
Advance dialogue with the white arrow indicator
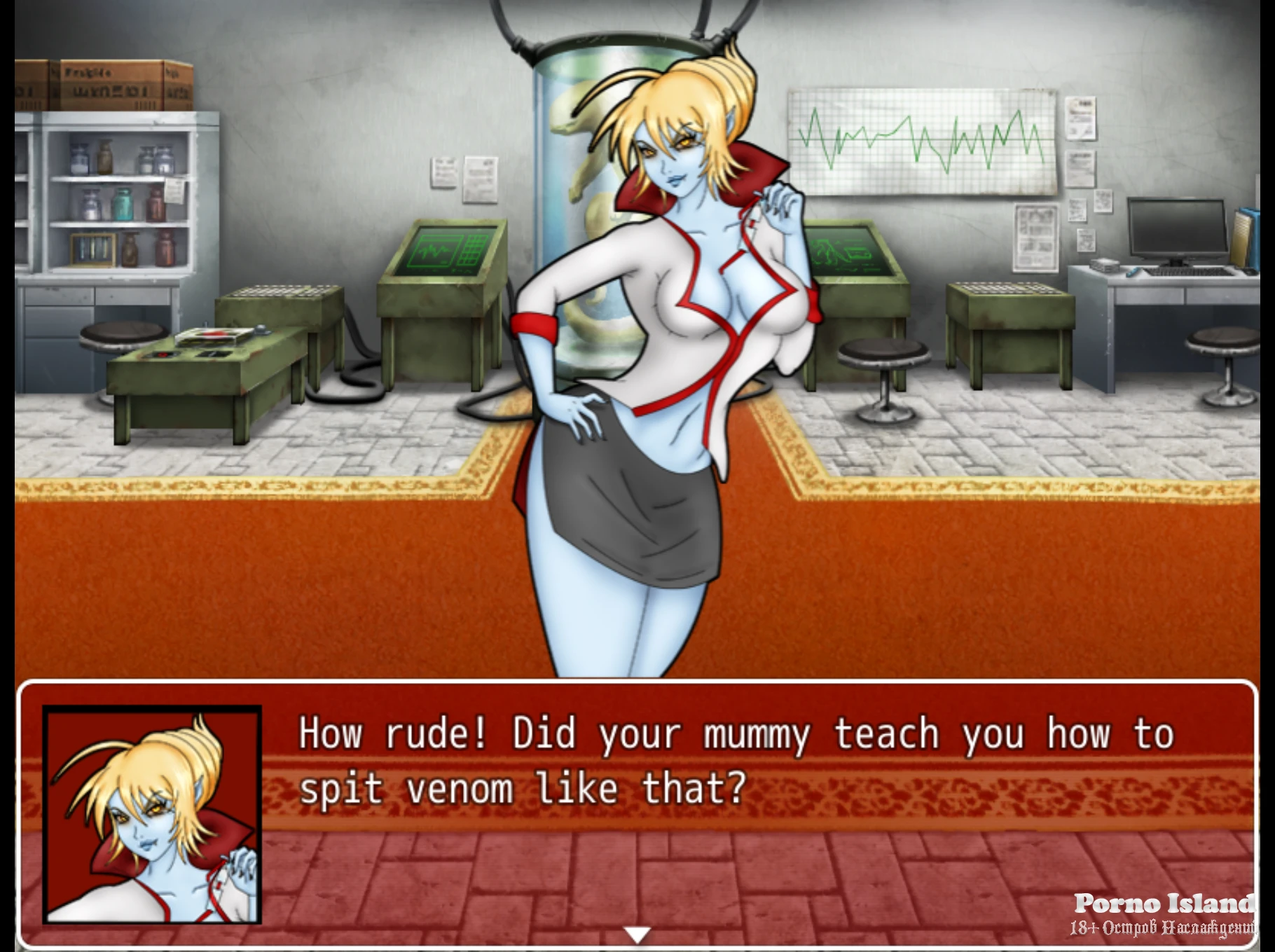[637, 934]
